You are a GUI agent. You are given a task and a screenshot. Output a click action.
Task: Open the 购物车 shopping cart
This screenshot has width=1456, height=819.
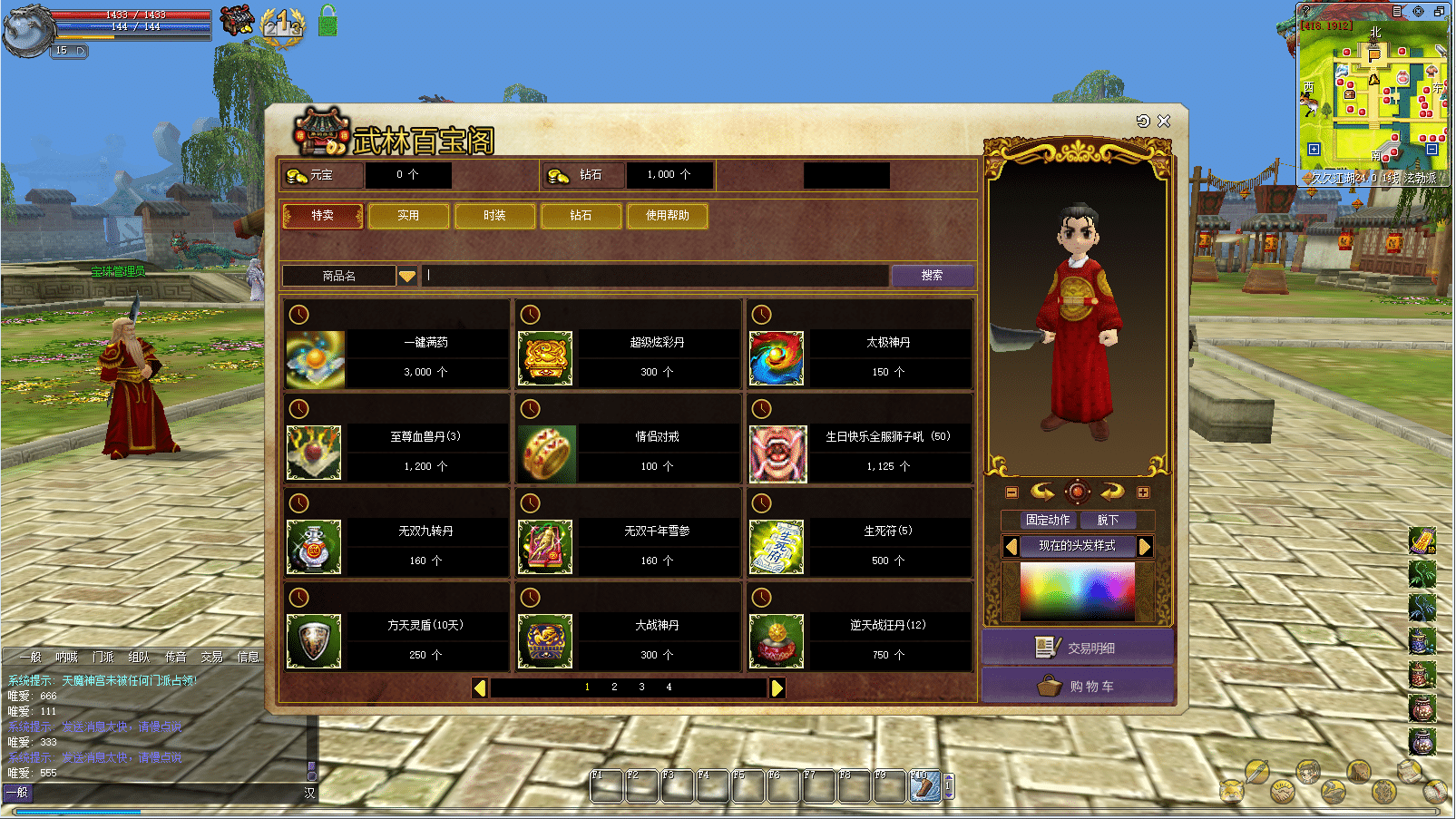(1078, 687)
